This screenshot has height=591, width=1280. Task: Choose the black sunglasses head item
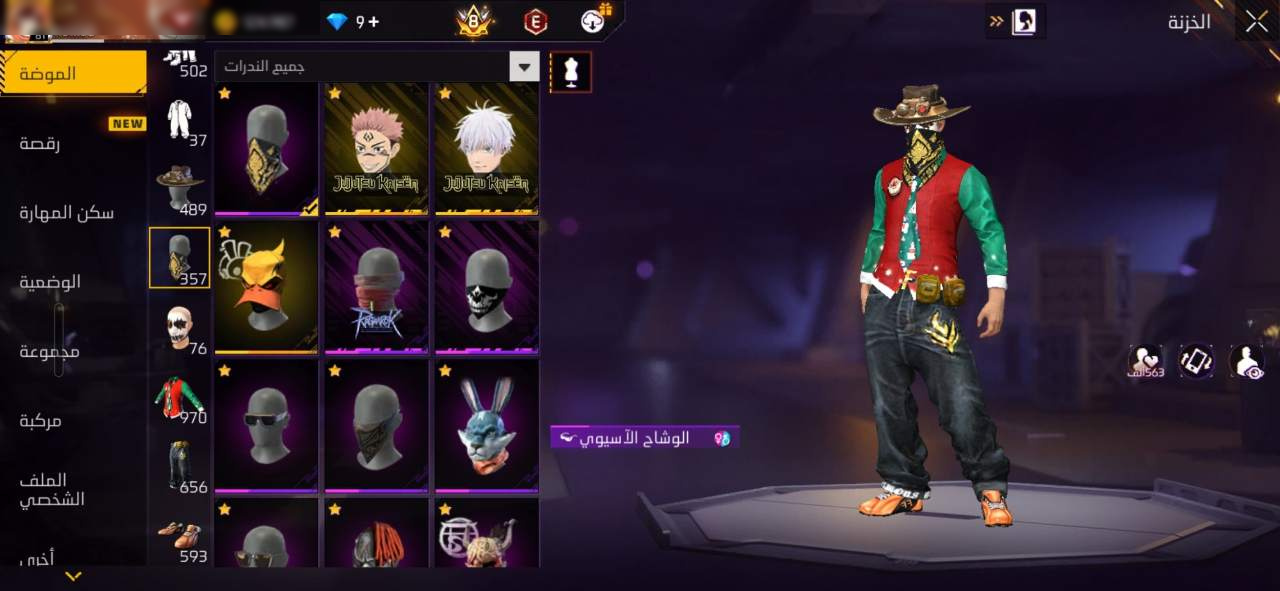[266, 425]
